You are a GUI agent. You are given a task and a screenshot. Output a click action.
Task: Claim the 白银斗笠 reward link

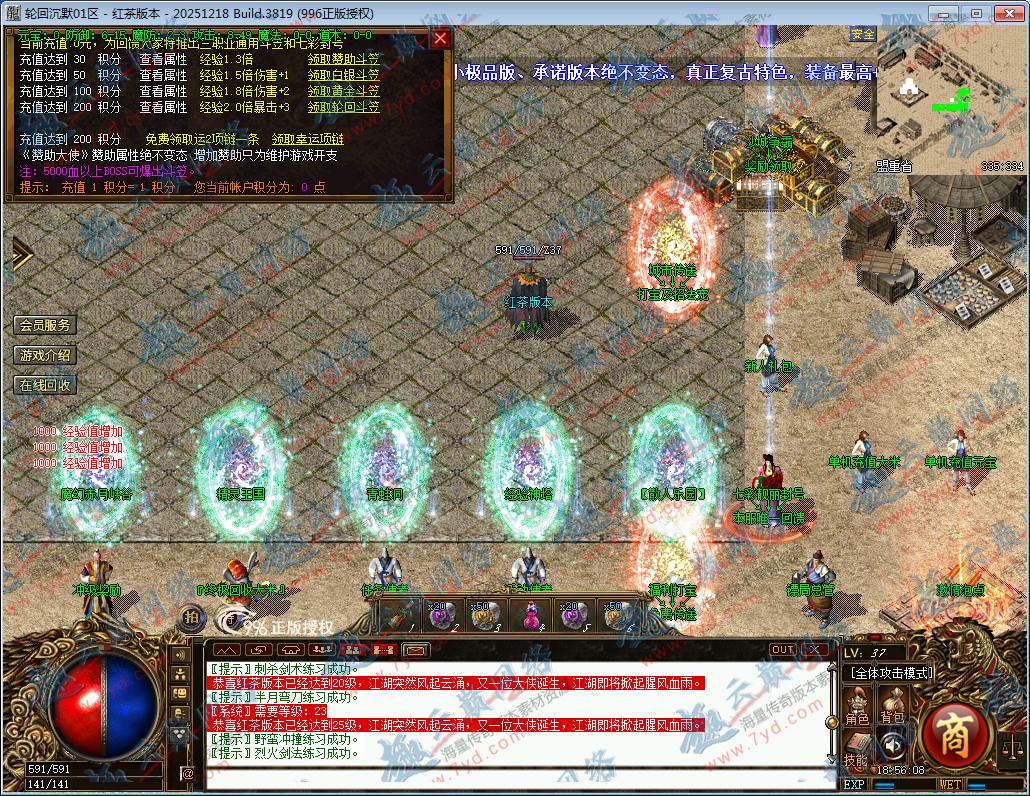click(x=343, y=75)
